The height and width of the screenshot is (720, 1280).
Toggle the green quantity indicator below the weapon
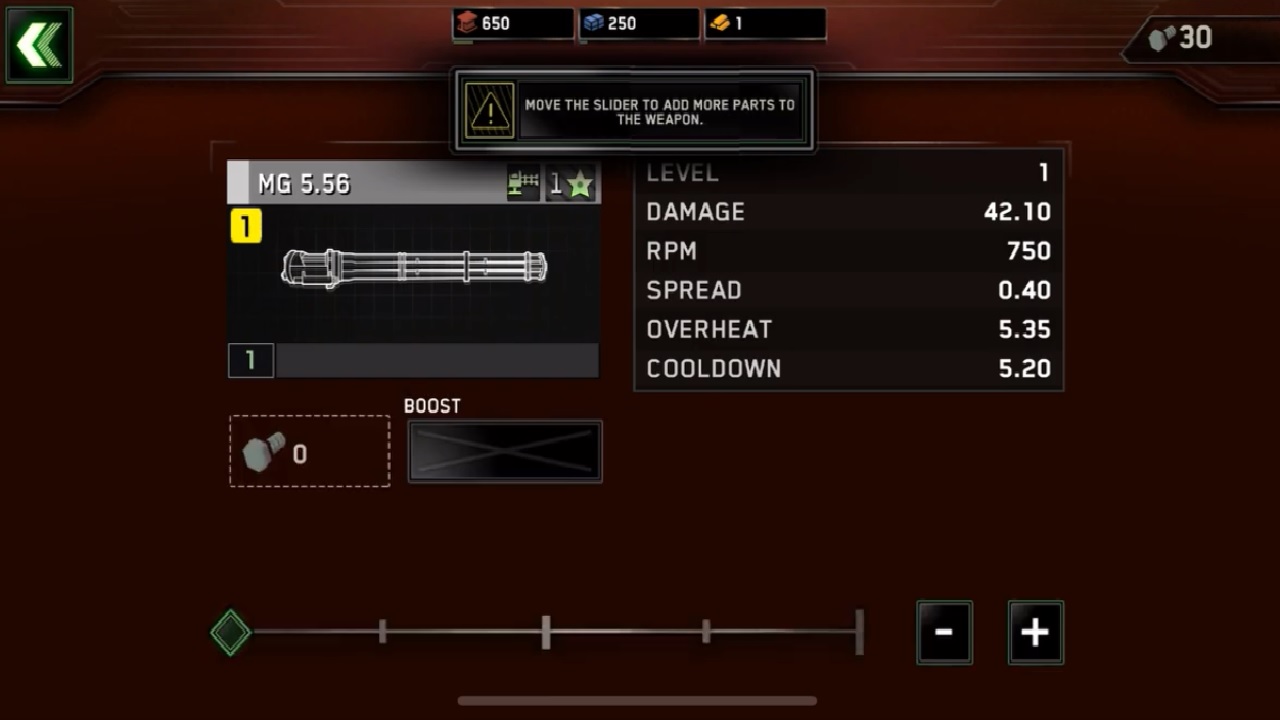(250, 361)
